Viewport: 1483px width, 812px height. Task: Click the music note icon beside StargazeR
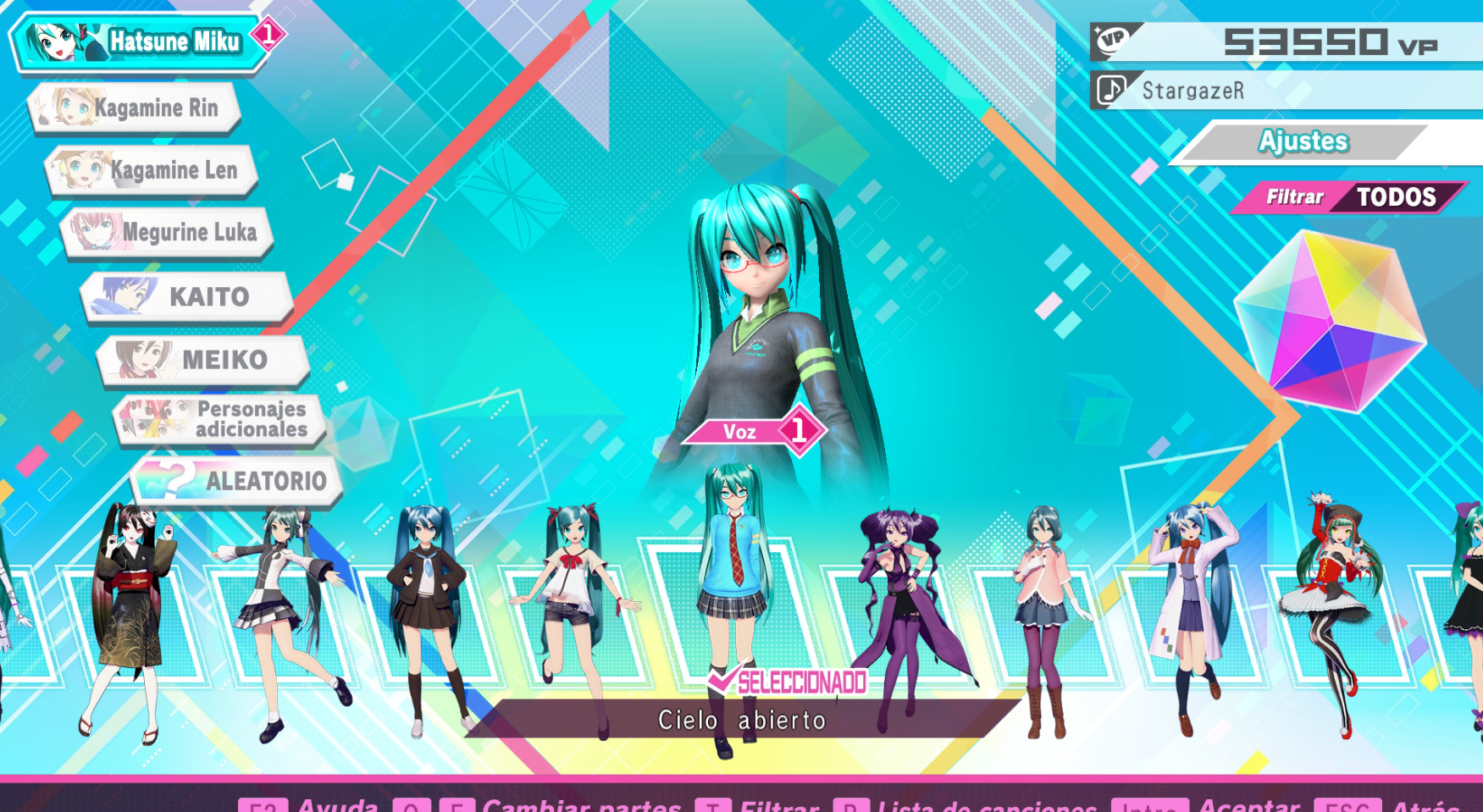(x=1113, y=90)
